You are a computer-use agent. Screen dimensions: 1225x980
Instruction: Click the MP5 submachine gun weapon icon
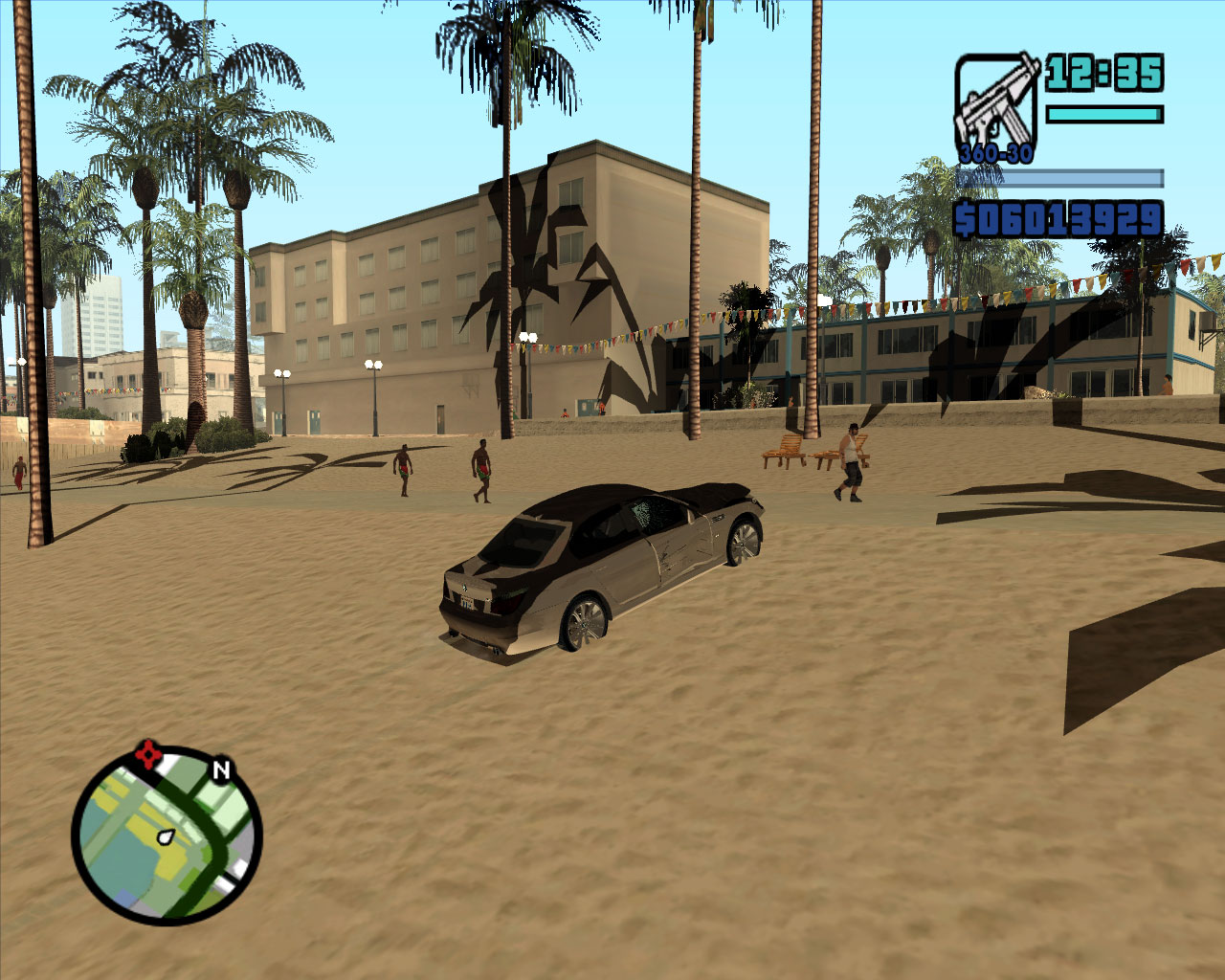(995, 103)
